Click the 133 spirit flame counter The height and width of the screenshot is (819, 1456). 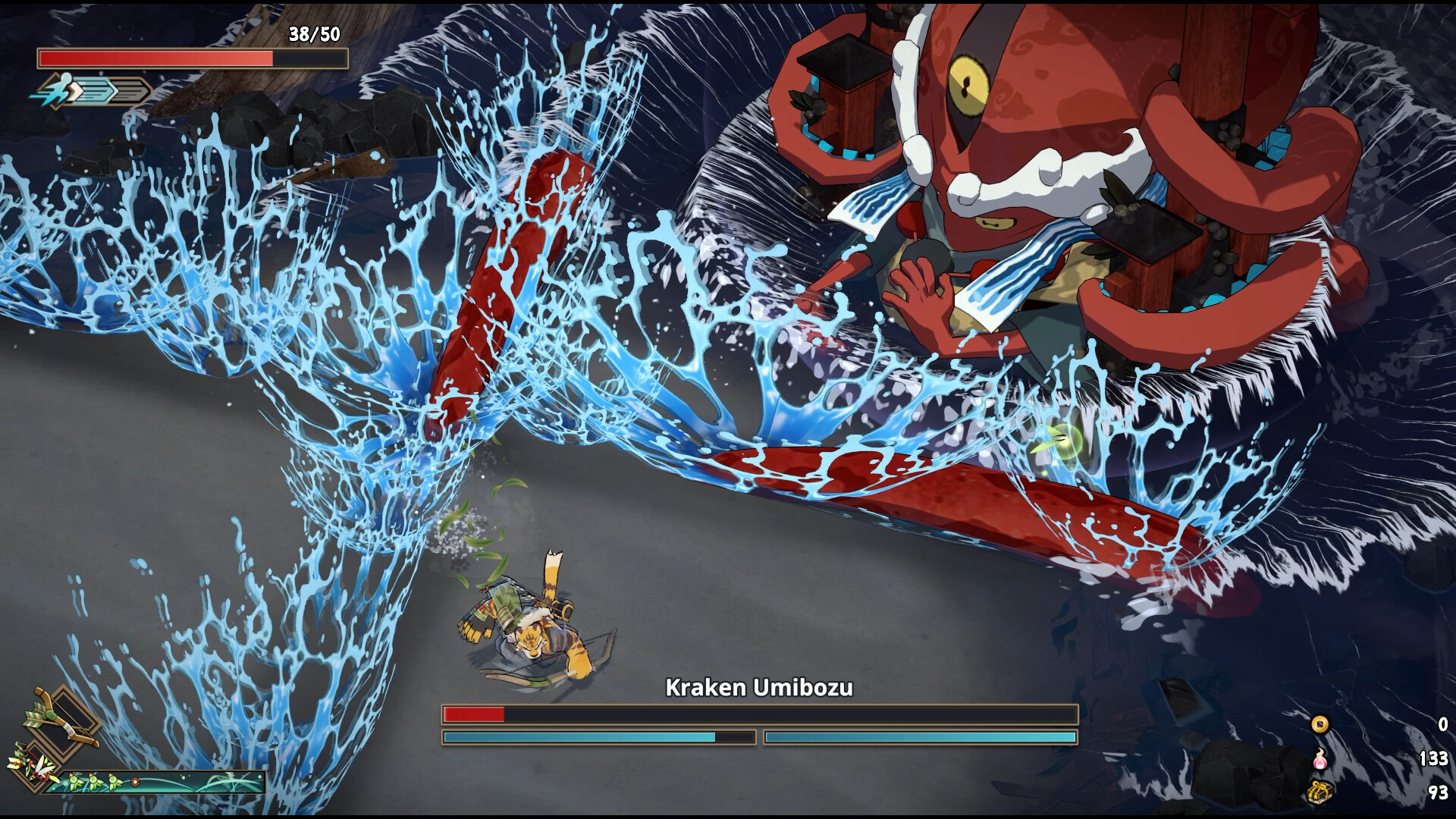click(x=1433, y=760)
